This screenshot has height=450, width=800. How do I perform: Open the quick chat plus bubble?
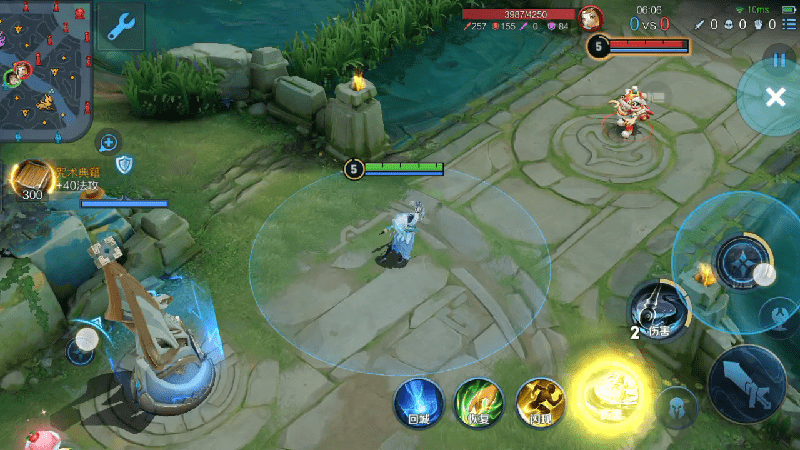coord(108,141)
